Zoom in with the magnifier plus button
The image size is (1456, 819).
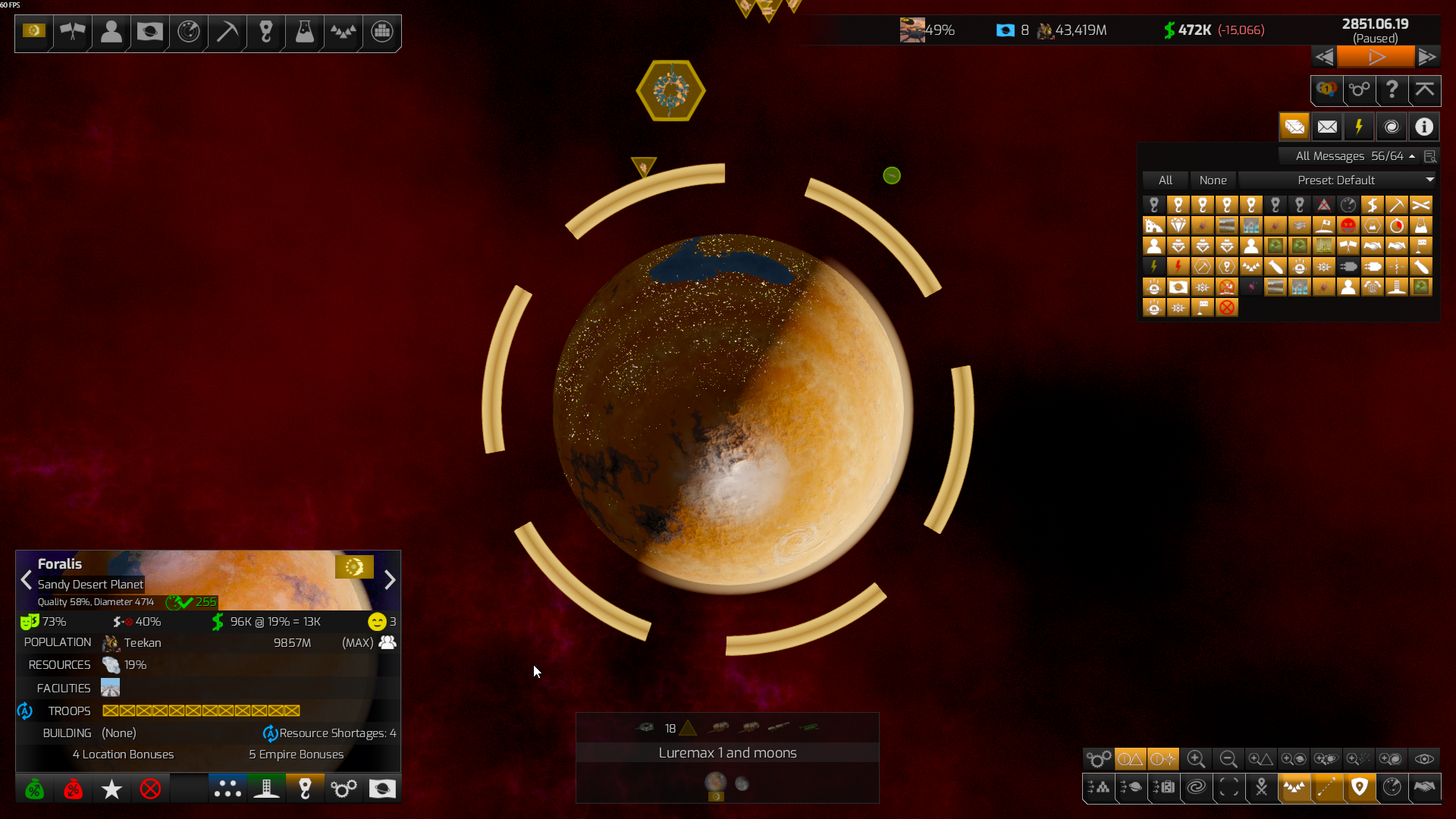1196,759
